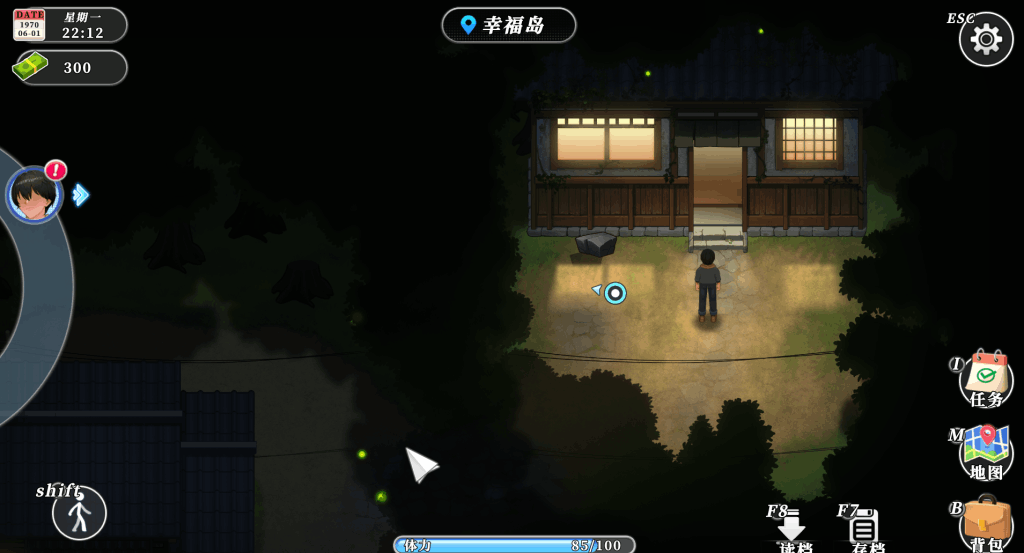Toggle the walking mode shift button
This screenshot has height=553, width=1024.
[79, 513]
